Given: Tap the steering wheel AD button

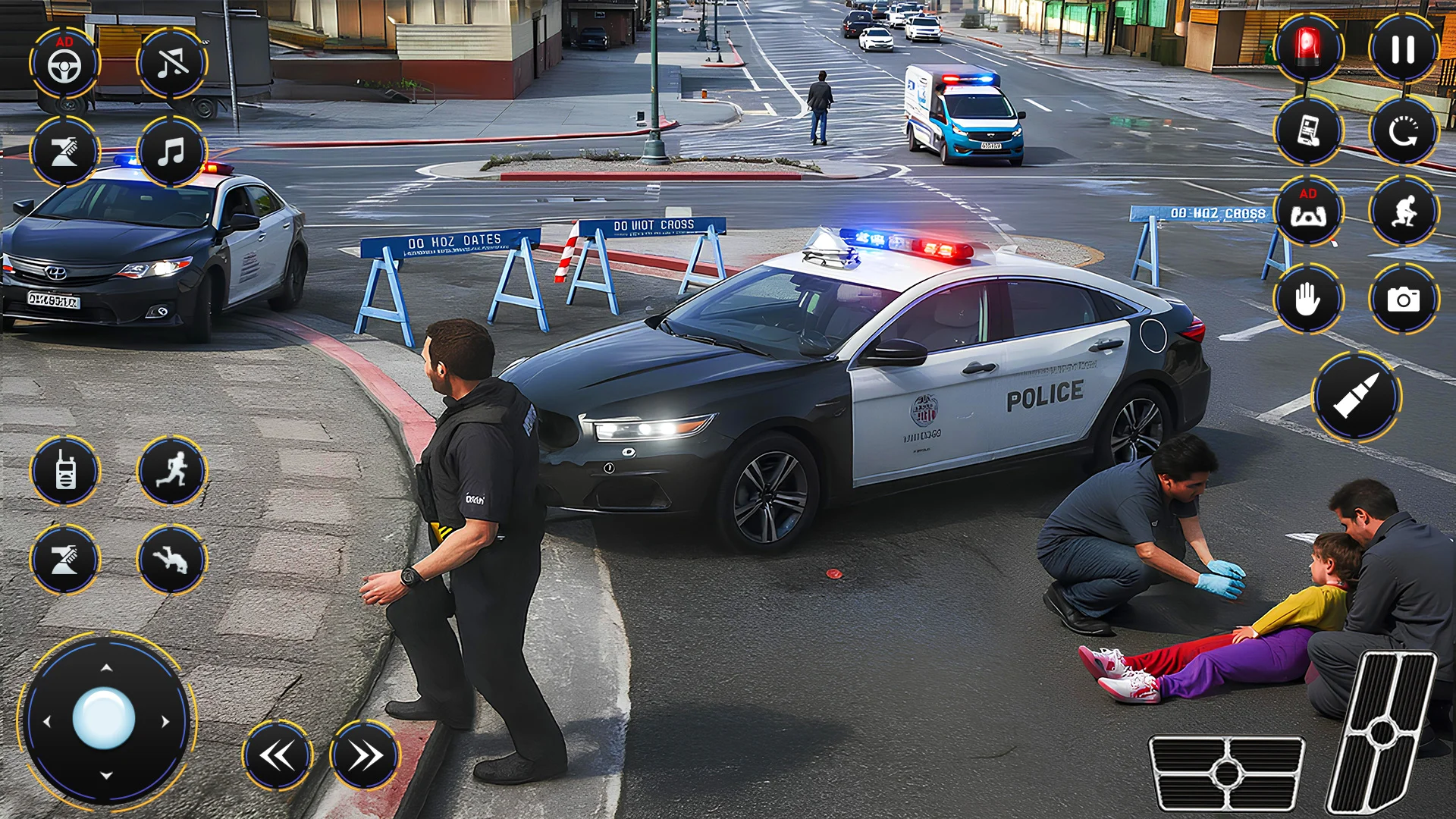Looking at the screenshot, I should point(64,64).
